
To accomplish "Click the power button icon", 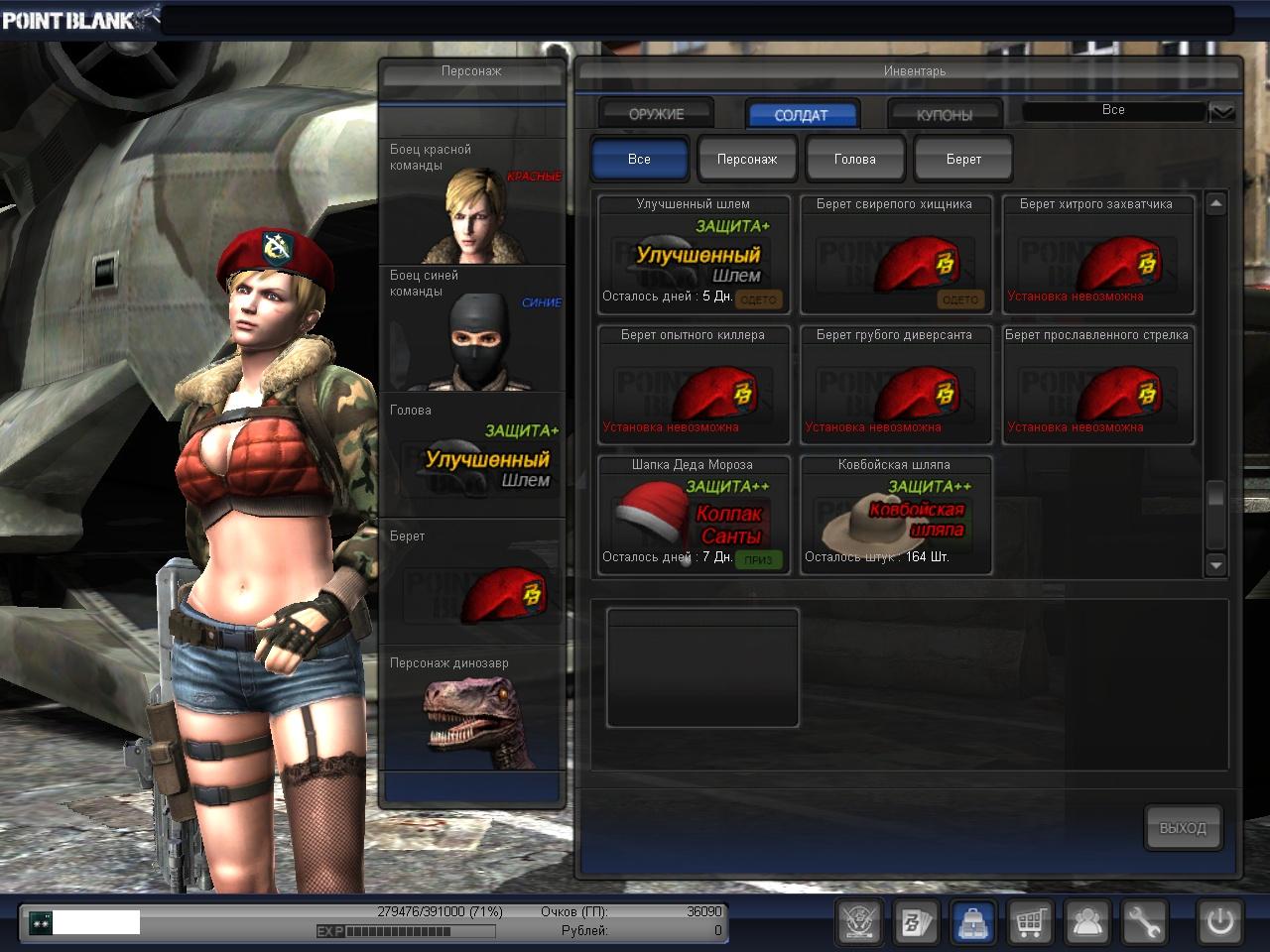I will click(1219, 923).
